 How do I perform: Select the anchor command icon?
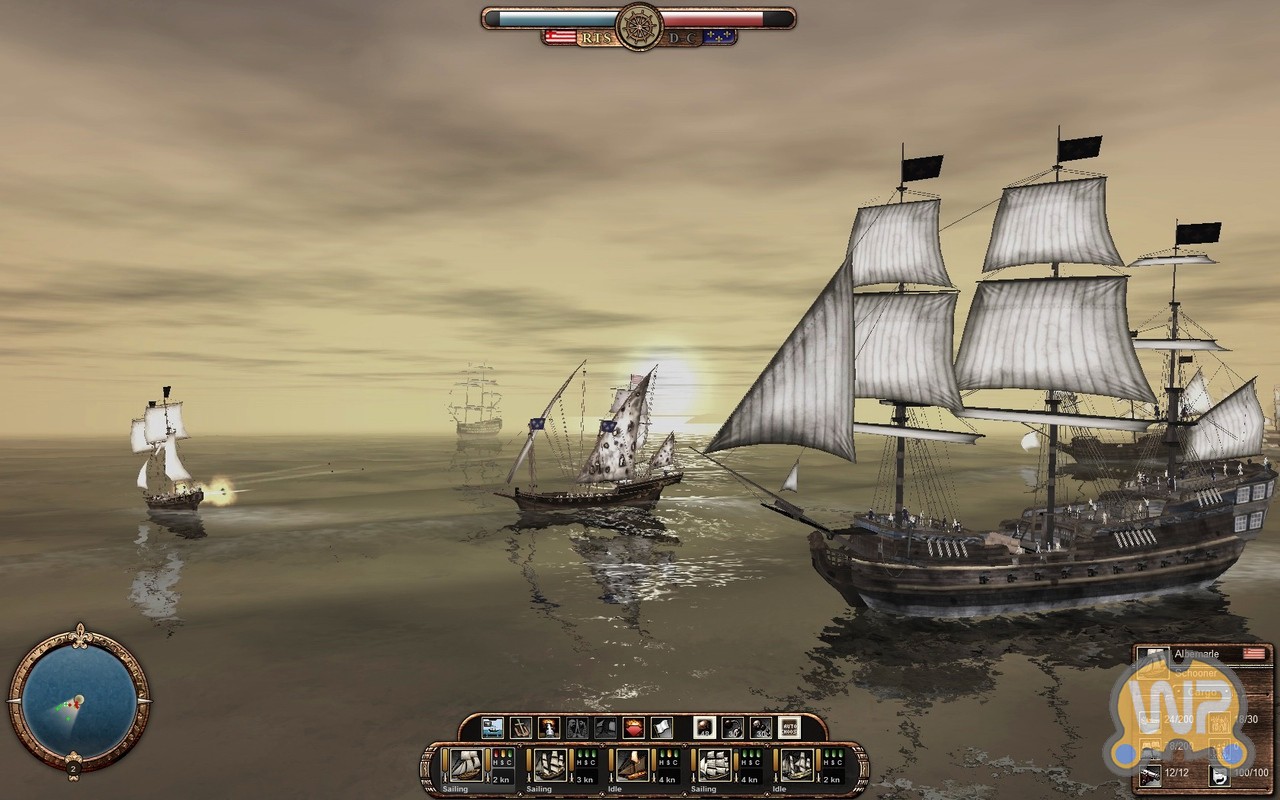(x=520, y=728)
